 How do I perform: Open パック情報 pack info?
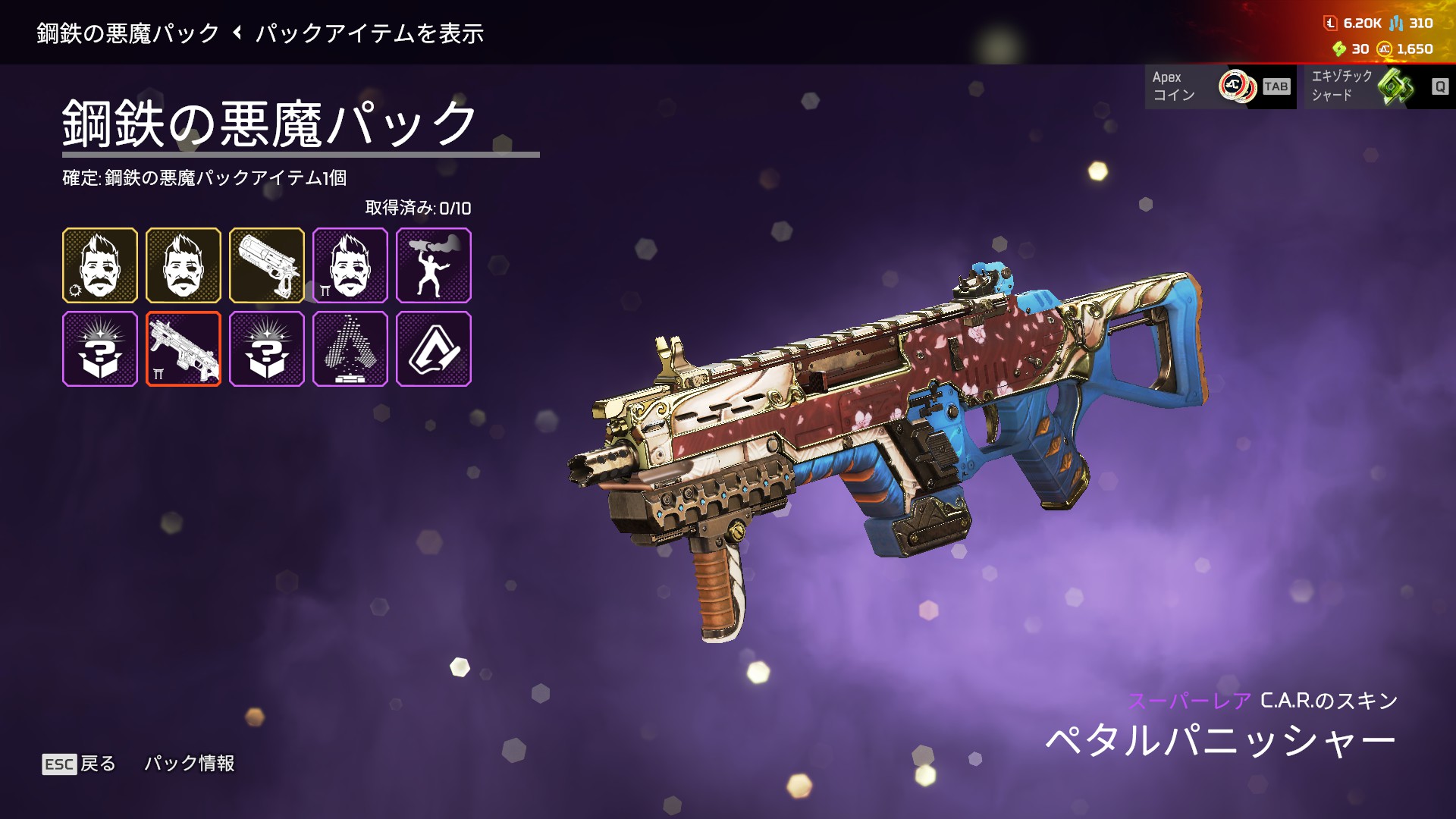(190, 764)
